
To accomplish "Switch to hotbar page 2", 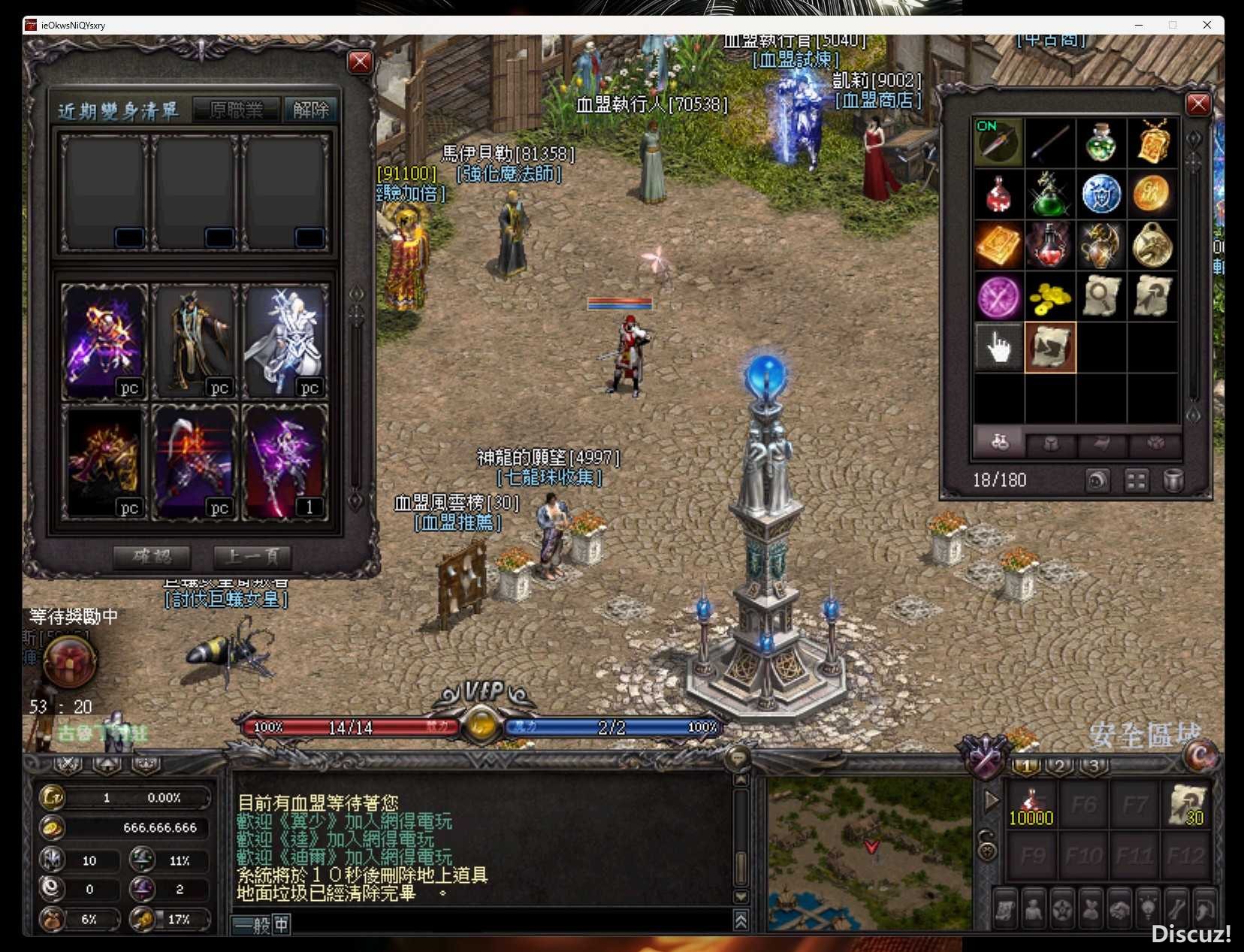I will [1059, 766].
